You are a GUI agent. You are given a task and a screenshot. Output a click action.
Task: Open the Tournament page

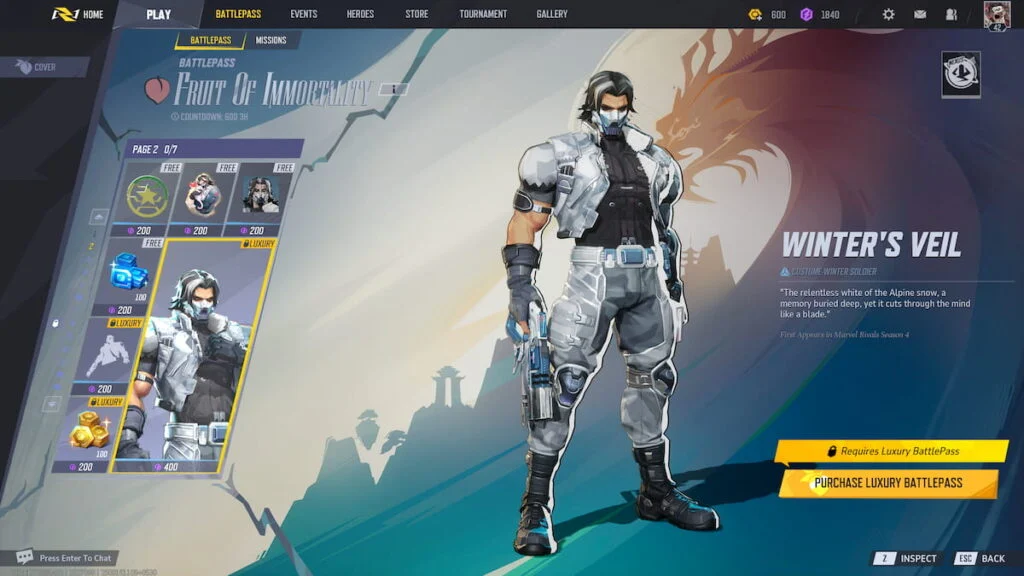point(483,14)
